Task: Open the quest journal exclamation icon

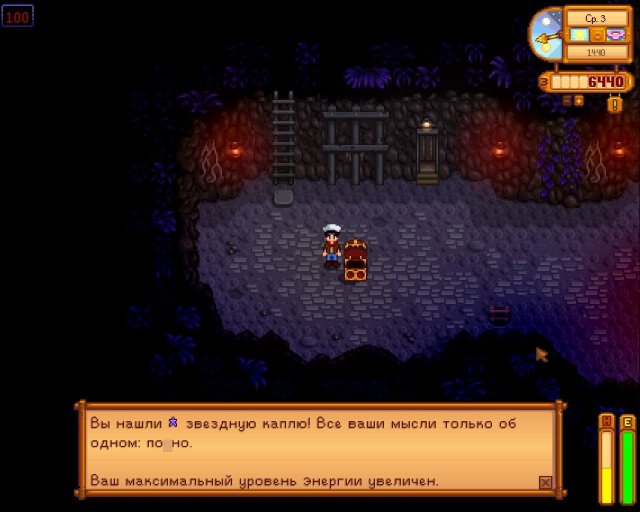Action: [615, 104]
